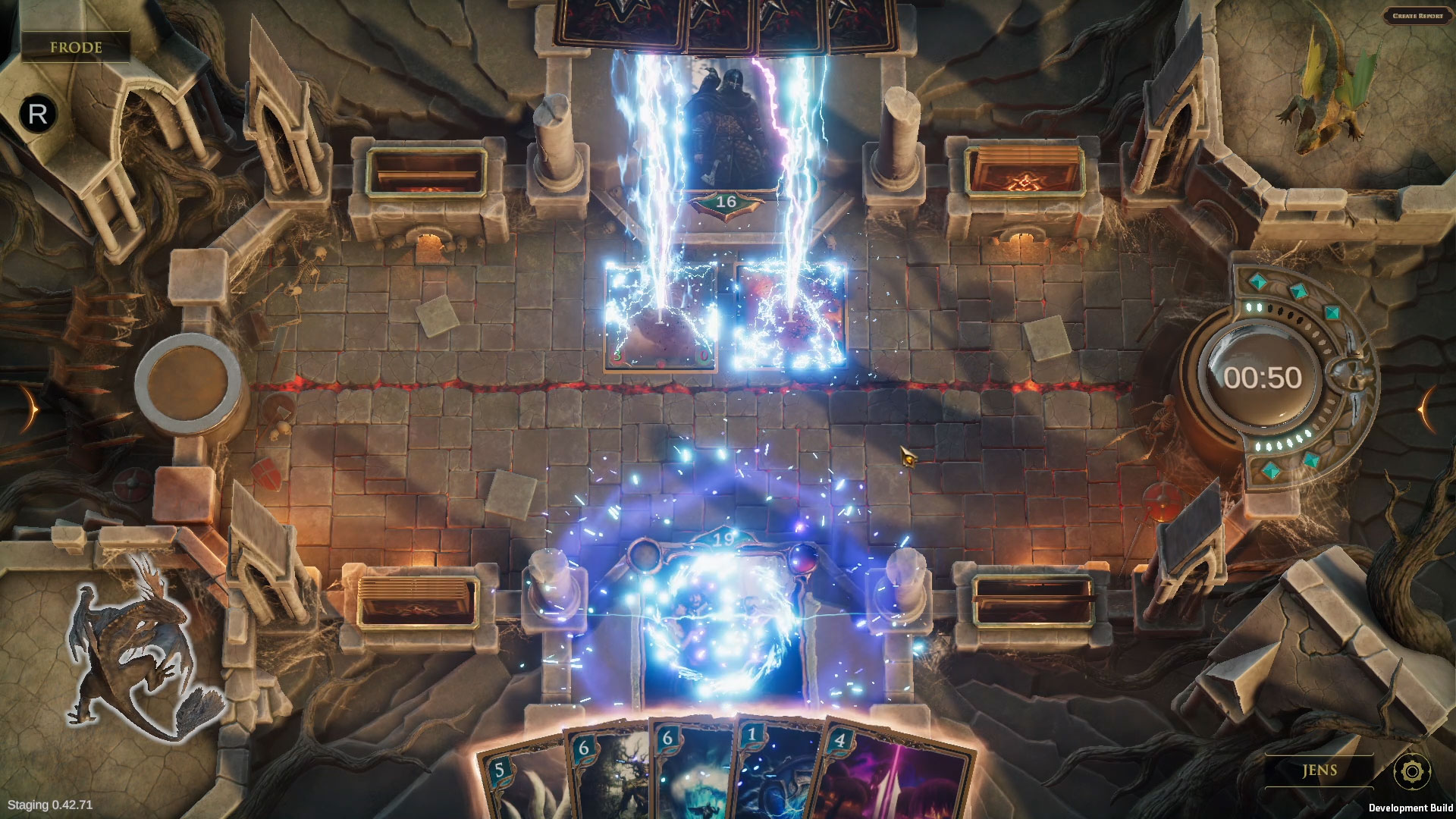Select the lightning-struck card on the left
This screenshot has width=1456, height=819.
tap(660, 318)
